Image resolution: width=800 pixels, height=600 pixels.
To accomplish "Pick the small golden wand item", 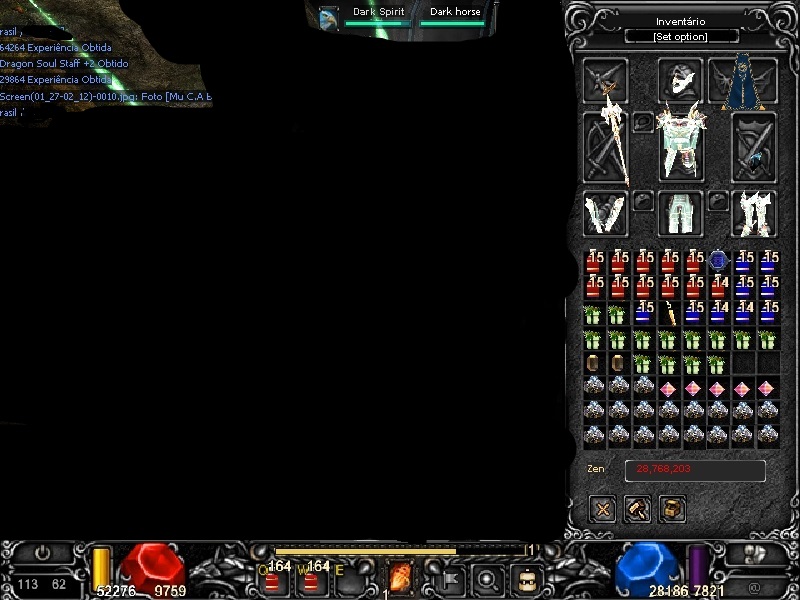I will click(669, 312).
